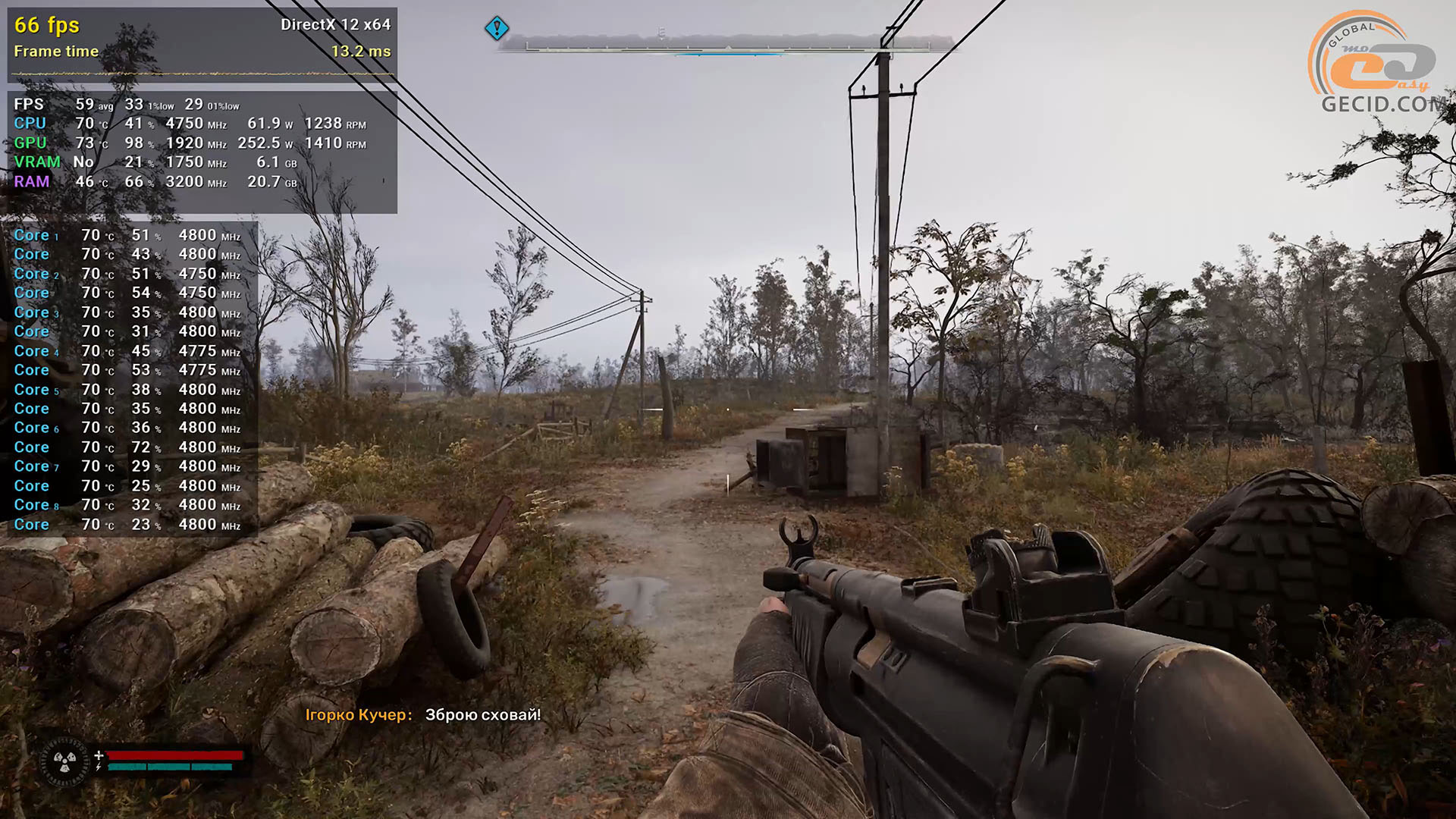Click the radiation indicator icon
Viewport: 1456px width, 819px height.
click(64, 761)
